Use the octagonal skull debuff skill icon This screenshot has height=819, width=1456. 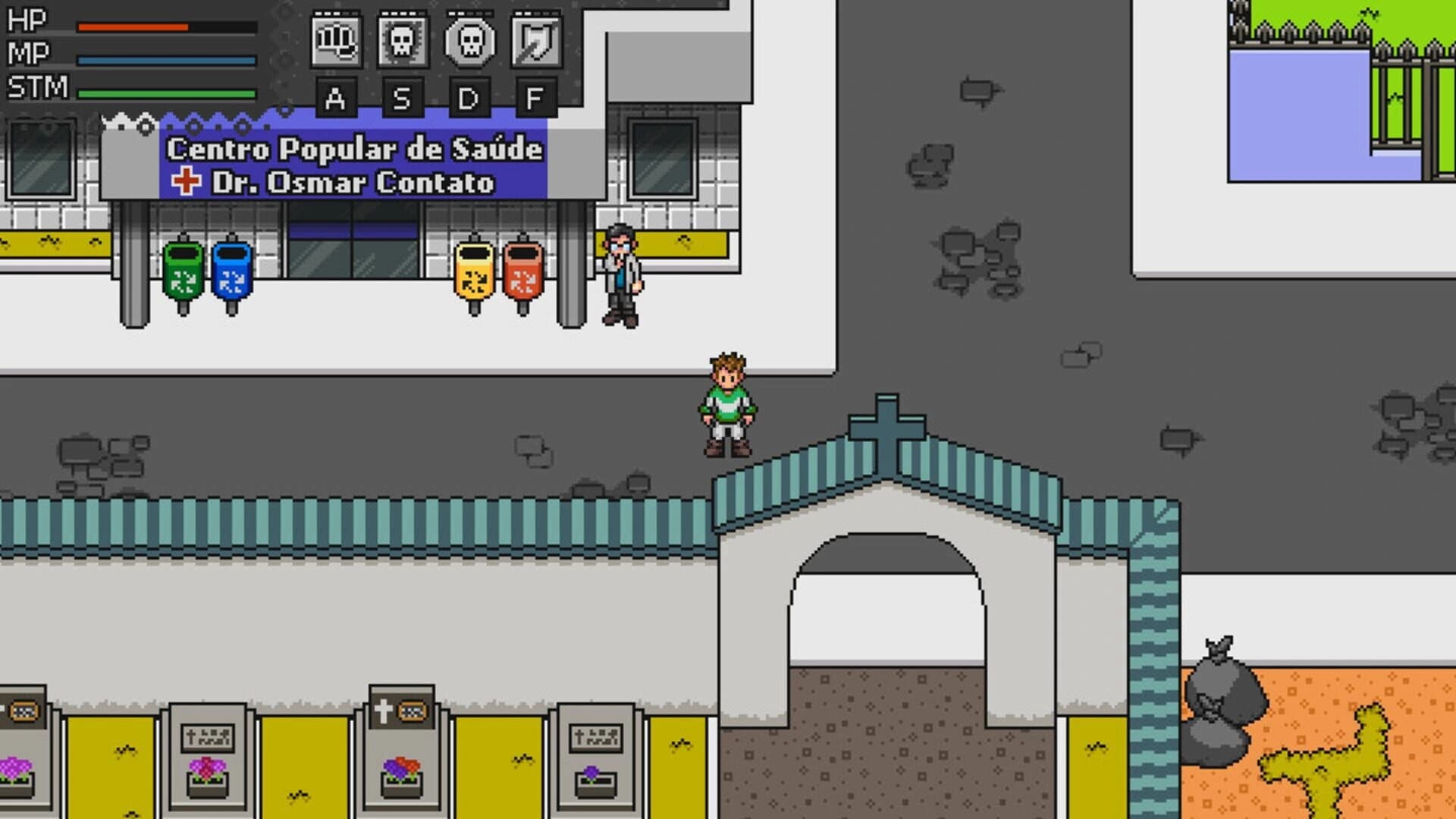click(469, 42)
